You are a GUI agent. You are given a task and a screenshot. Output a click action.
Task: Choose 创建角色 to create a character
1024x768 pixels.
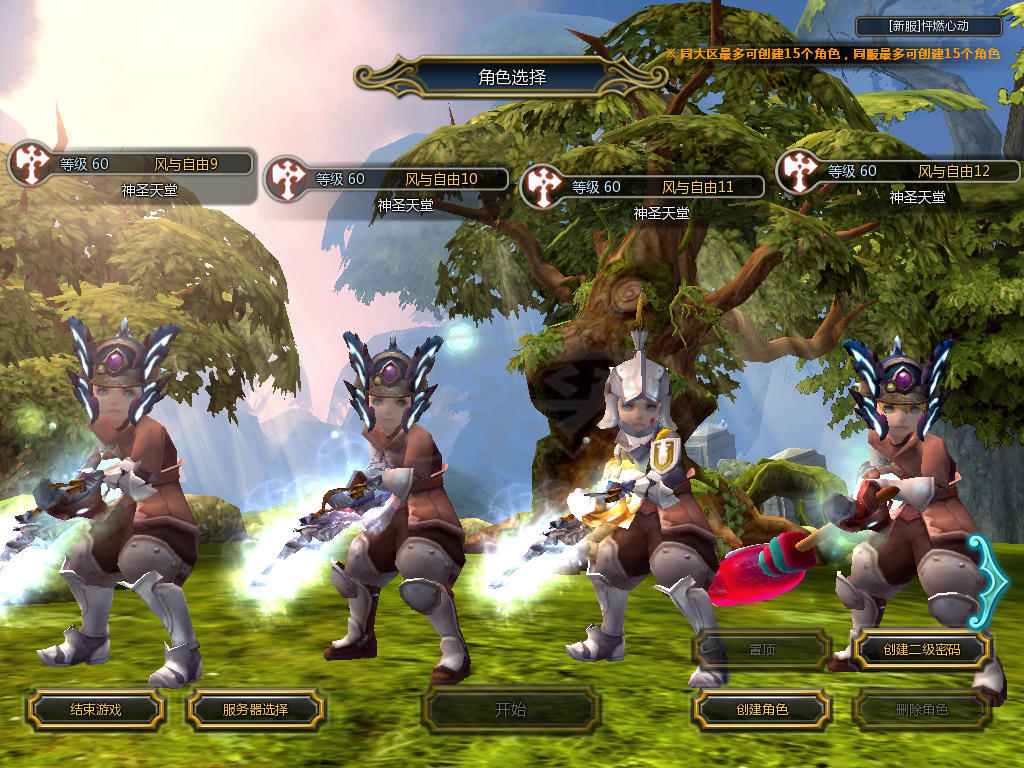[762, 710]
